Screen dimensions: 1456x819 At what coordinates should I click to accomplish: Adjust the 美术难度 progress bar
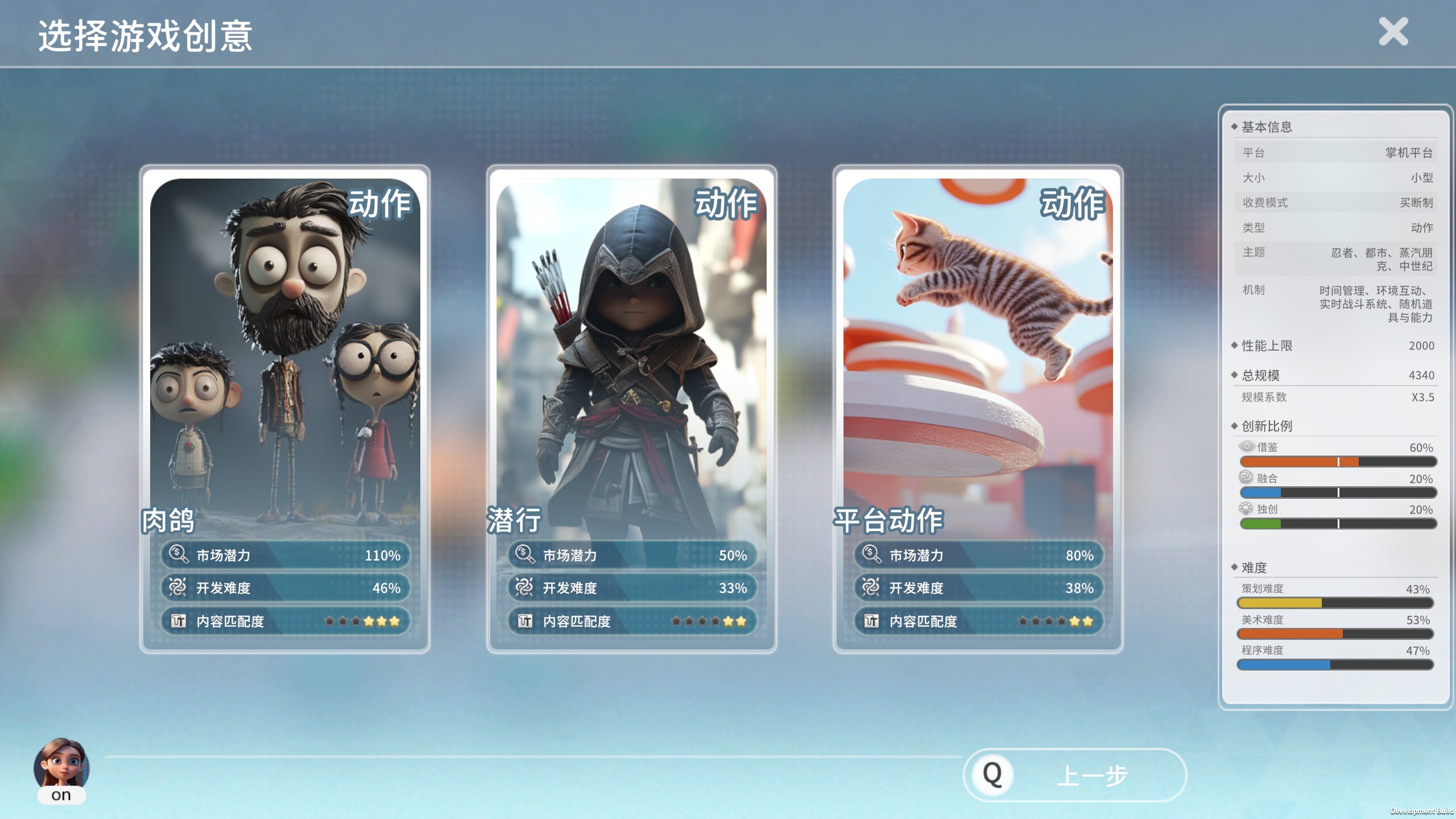pos(1337,634)
